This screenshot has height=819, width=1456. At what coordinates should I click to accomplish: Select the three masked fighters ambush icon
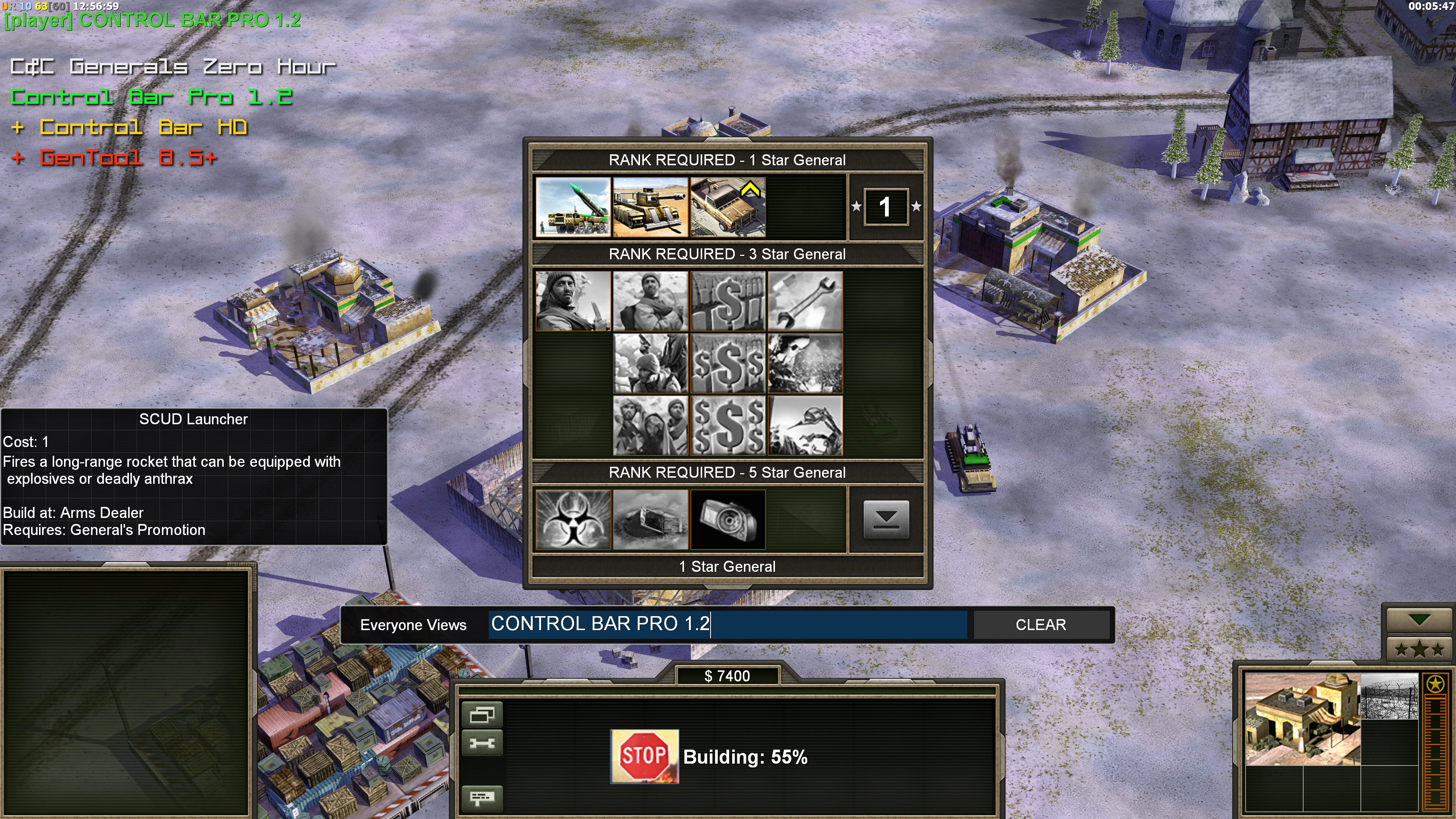[x=650, y=425]
